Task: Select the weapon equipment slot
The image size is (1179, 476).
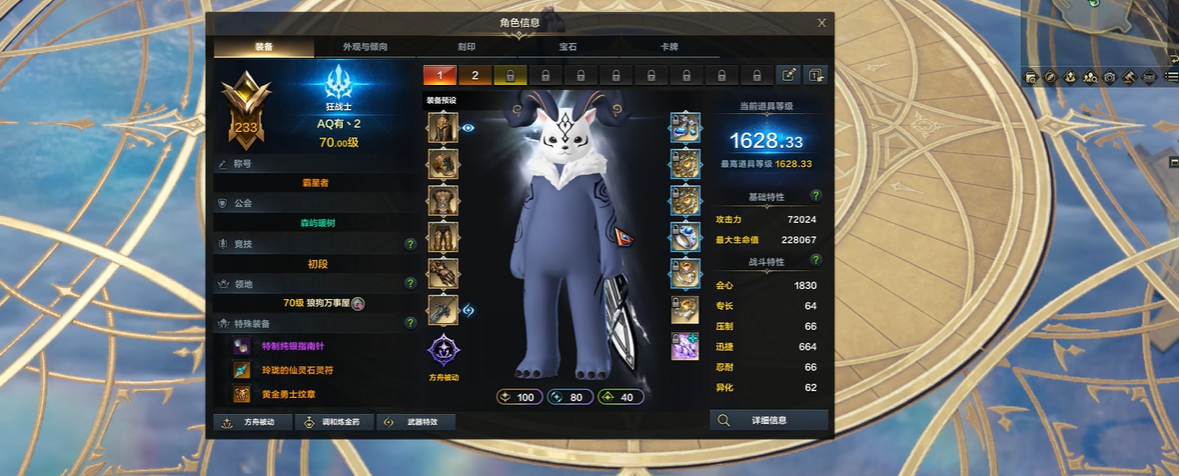Action: [x=443, y=310]
